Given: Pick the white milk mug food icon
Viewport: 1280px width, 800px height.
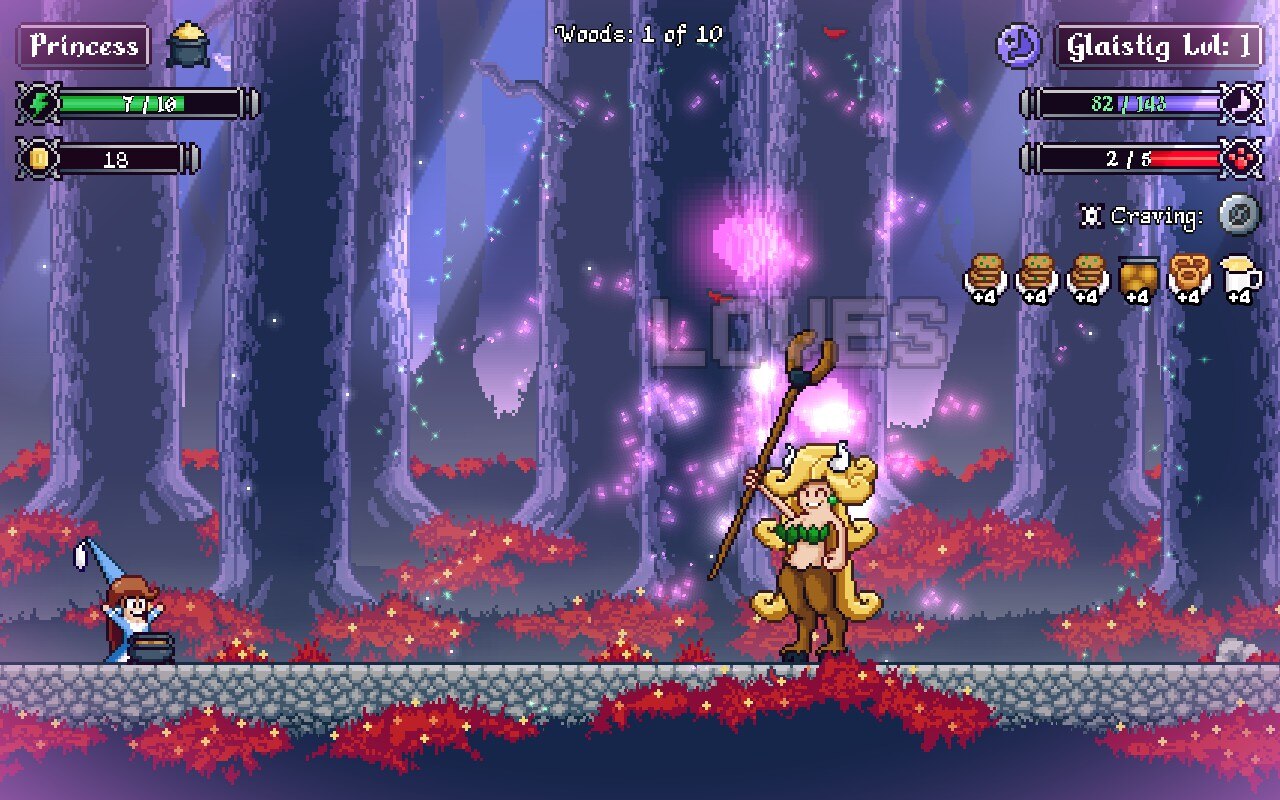Looking at the screenshot, I should [x=1241, y=277].
